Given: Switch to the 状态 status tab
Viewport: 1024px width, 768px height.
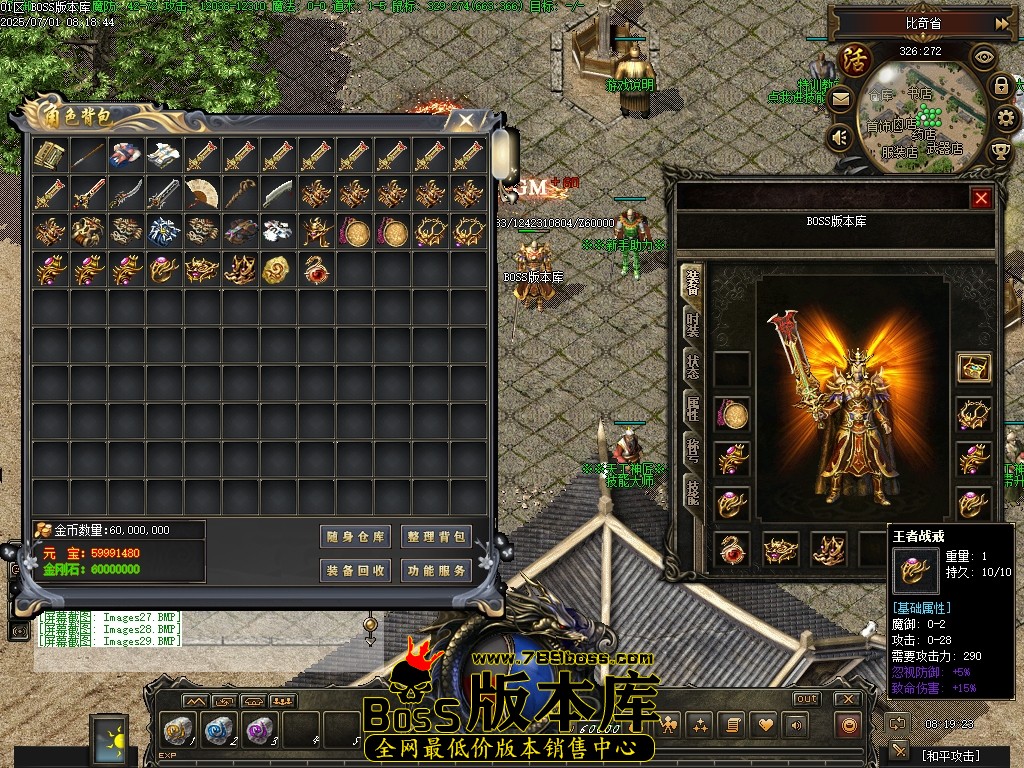Looking at the screenshot, I should 693,365.
